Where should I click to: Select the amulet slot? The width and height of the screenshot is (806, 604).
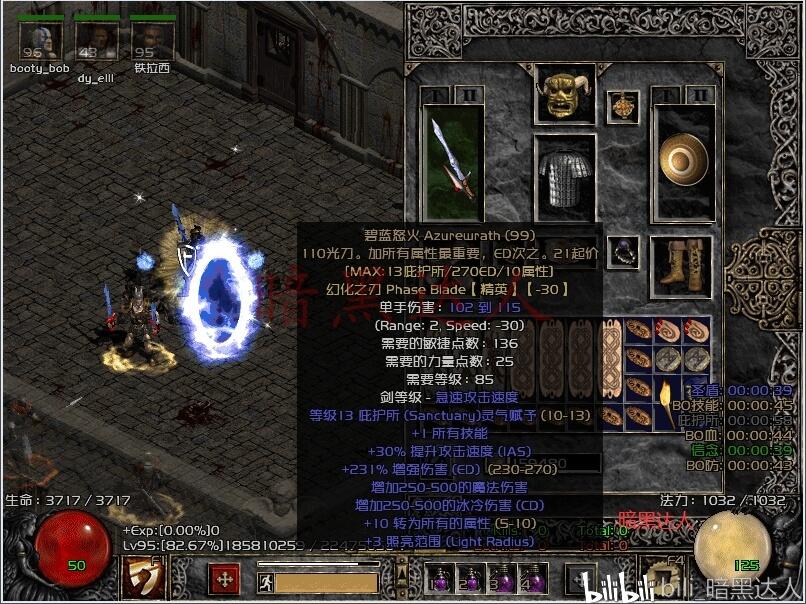[627, 104]
